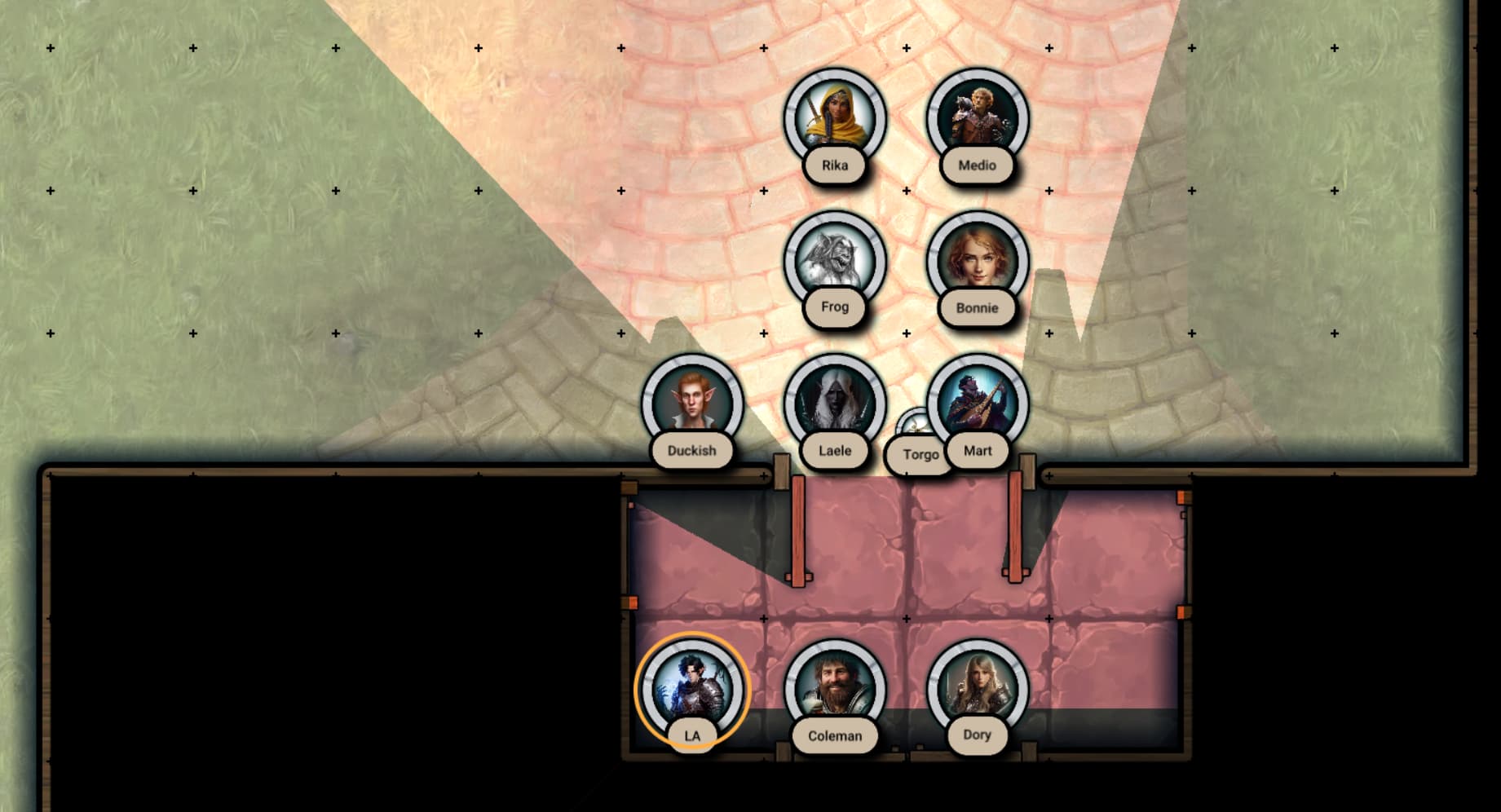1501x812 pixels.
Task: Select Medio's character token
Action: click(x=977, y=119)
